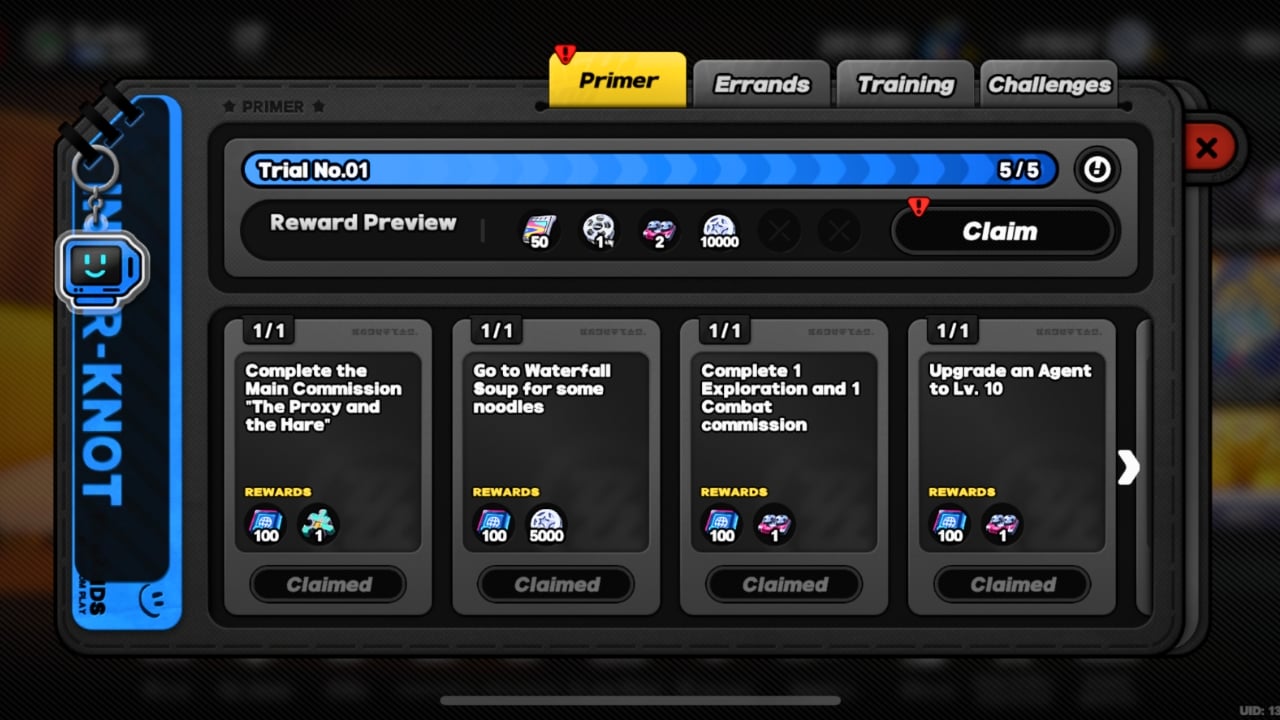1280x720 pixels.
Task: Click the film strip reward icon showing 50
Action: [539, 230]
